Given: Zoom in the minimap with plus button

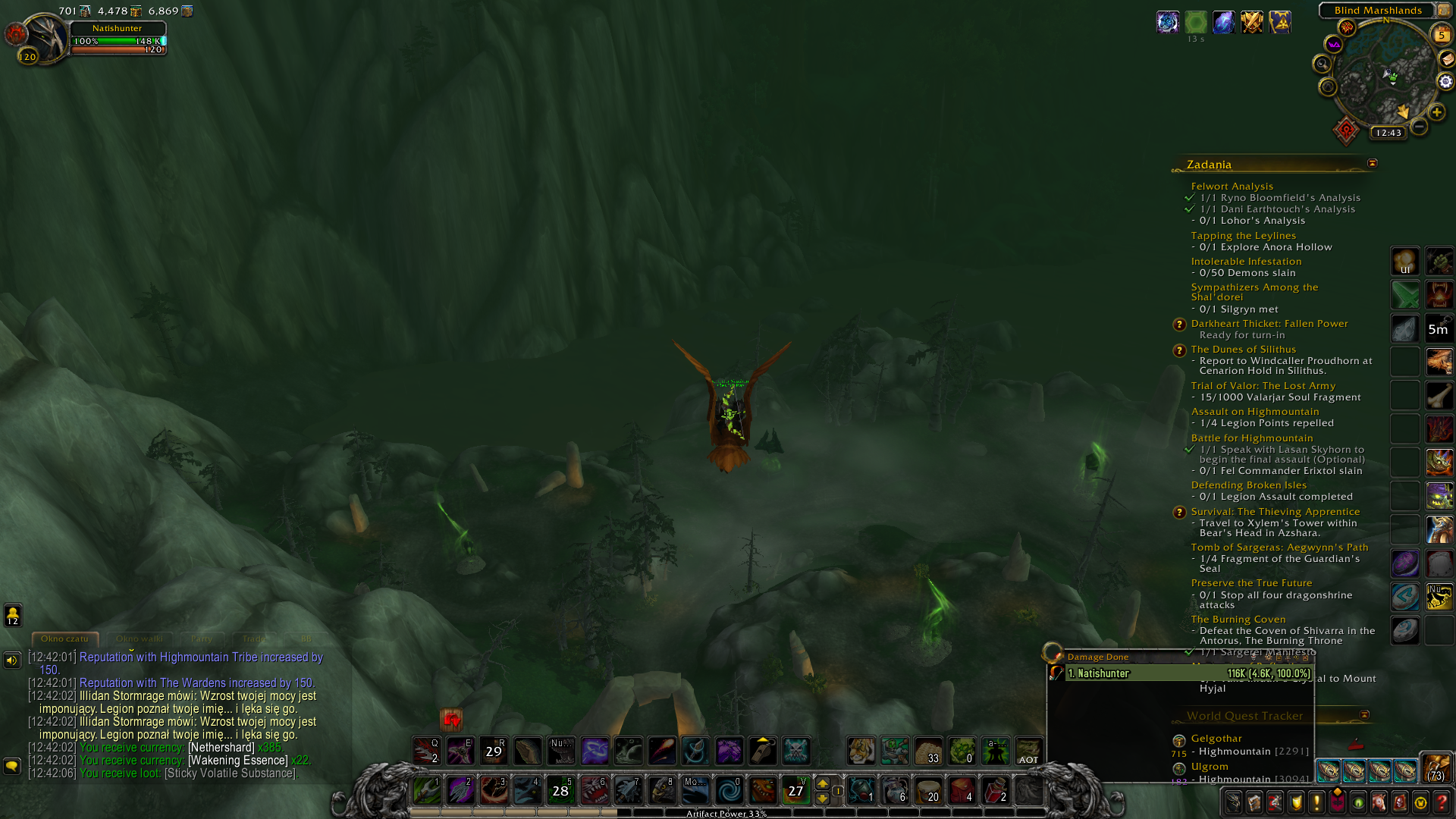Looking at the screenshot, I should pos(1436,112).
